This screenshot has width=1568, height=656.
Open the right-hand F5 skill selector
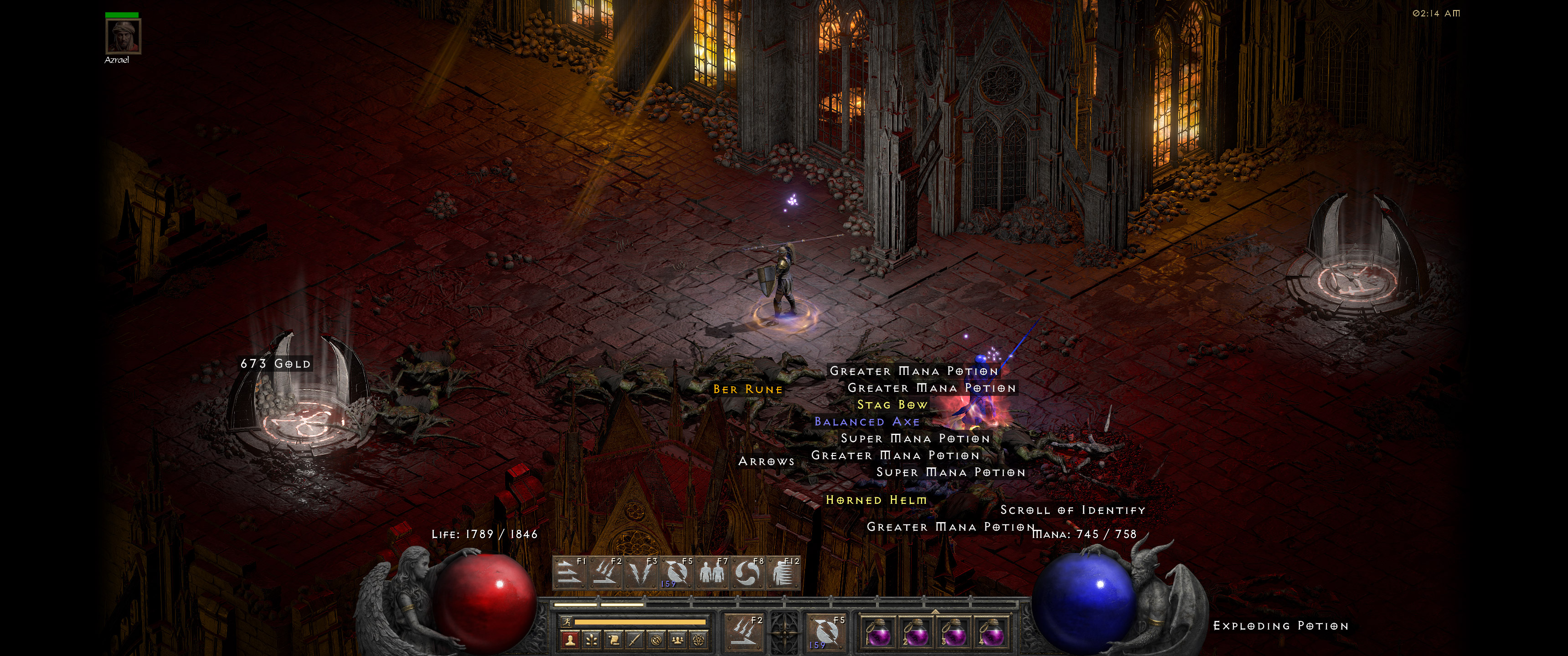click(x=830, y=635)
